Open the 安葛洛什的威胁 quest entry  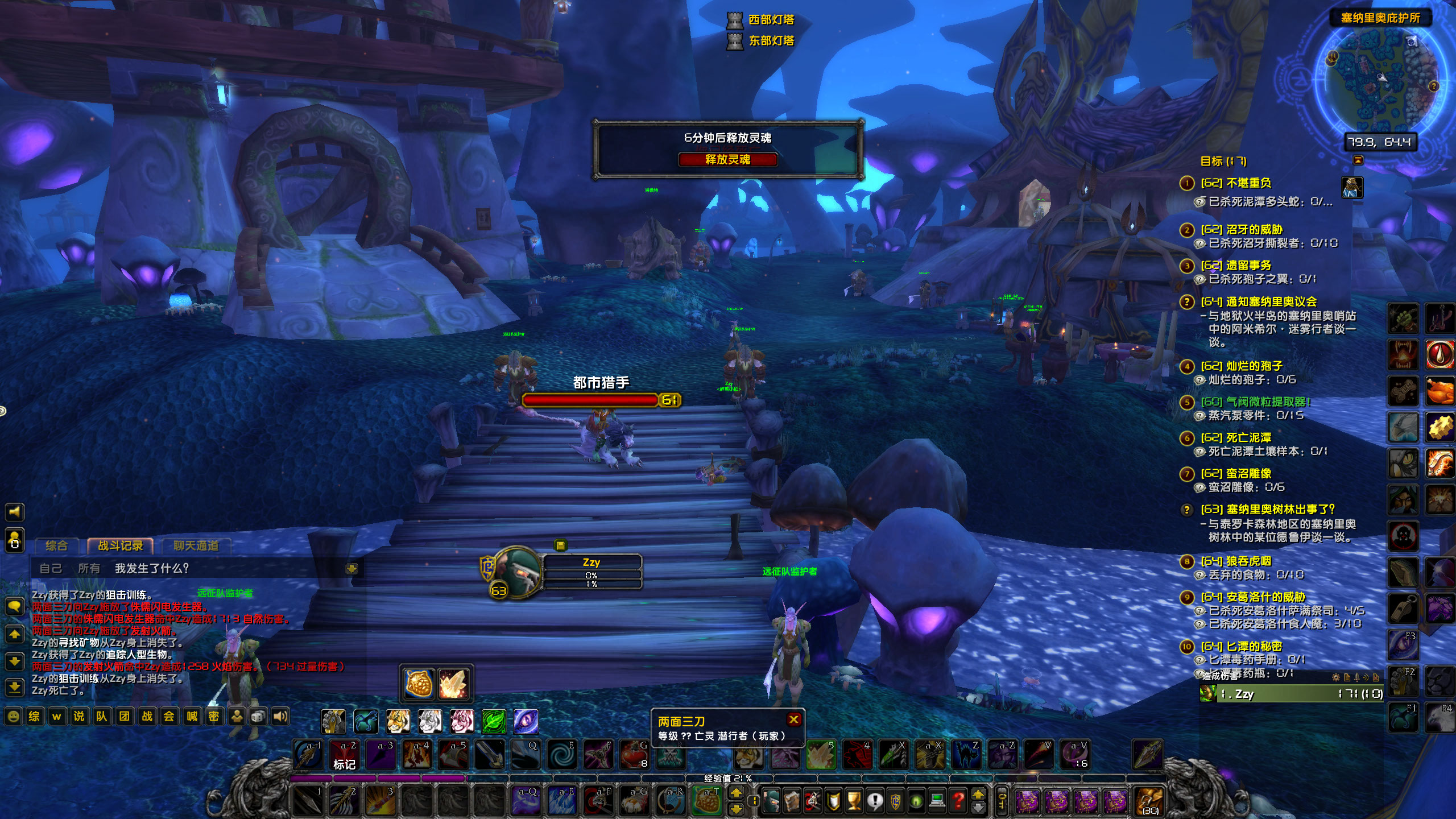pos(1265,597)
